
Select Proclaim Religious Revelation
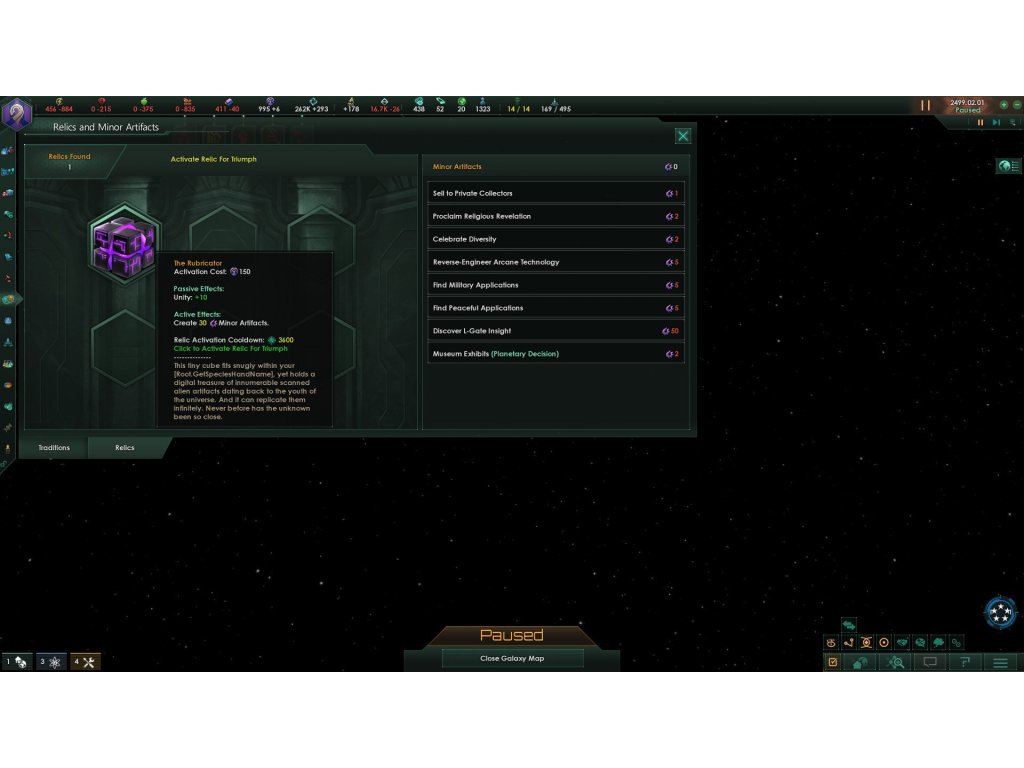[556, 216]
